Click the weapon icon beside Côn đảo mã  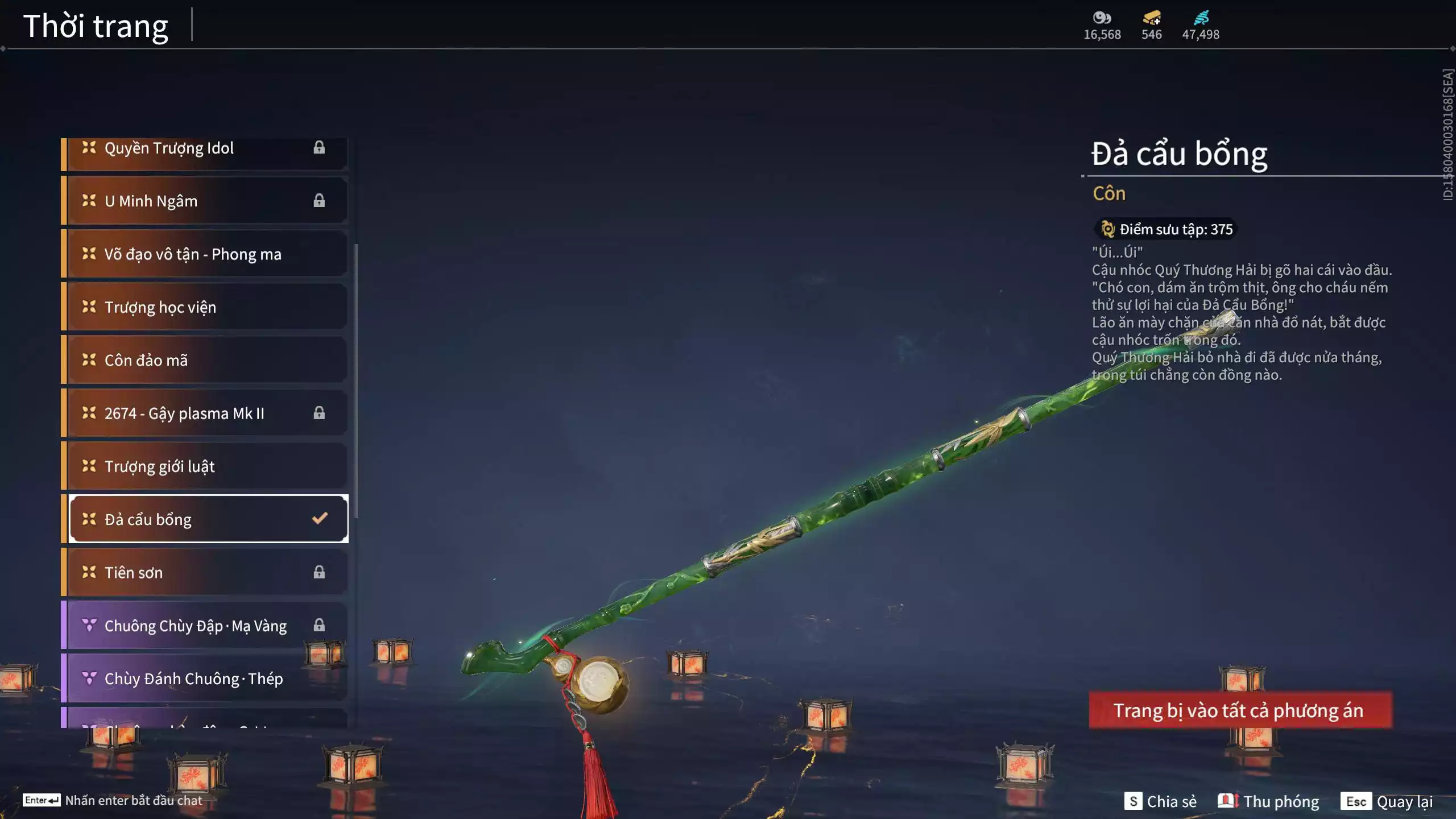88,359
